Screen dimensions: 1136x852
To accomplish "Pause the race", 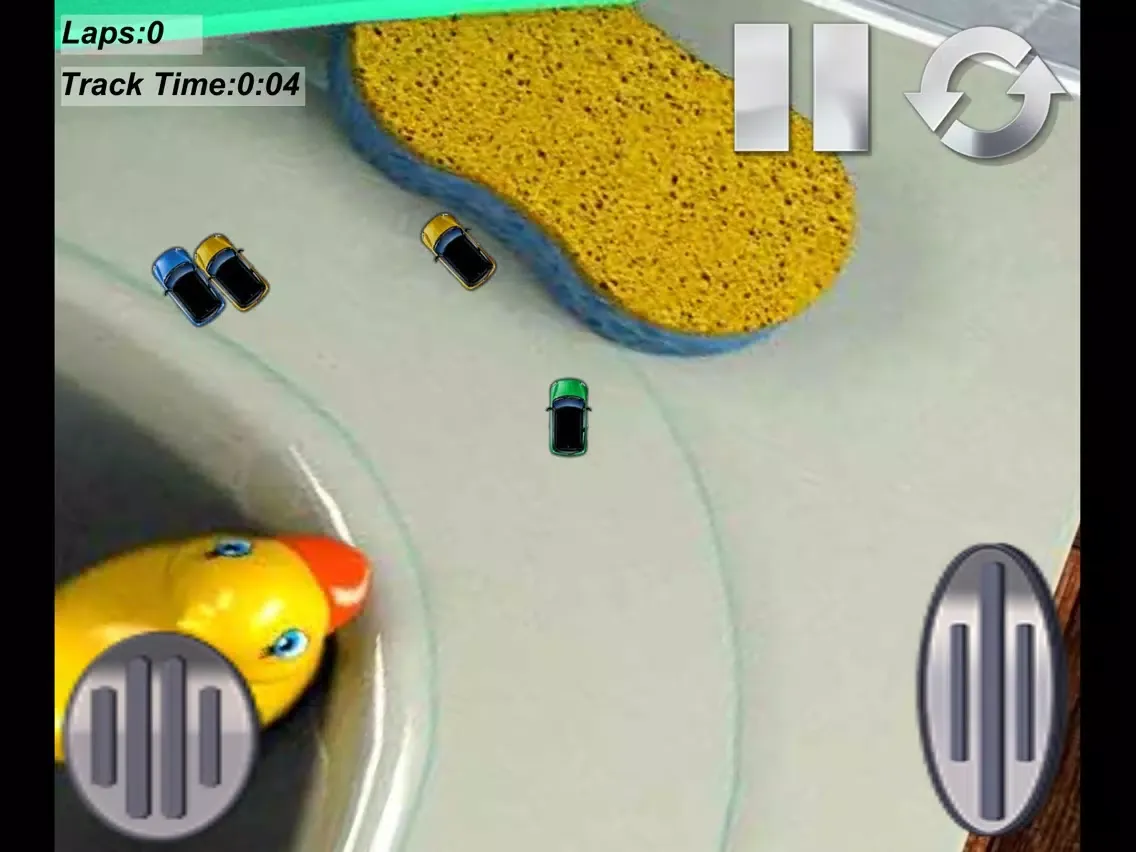I will point(801,87).
